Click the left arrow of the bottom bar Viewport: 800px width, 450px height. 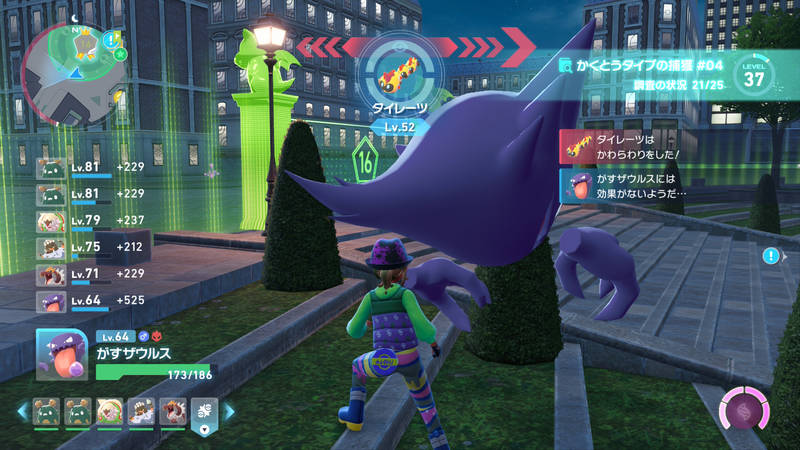21,411
